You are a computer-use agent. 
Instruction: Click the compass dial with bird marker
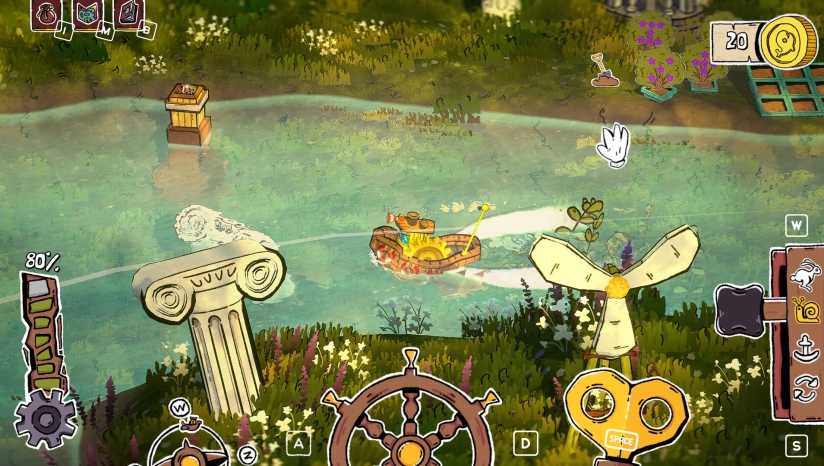tap(190, 445)
